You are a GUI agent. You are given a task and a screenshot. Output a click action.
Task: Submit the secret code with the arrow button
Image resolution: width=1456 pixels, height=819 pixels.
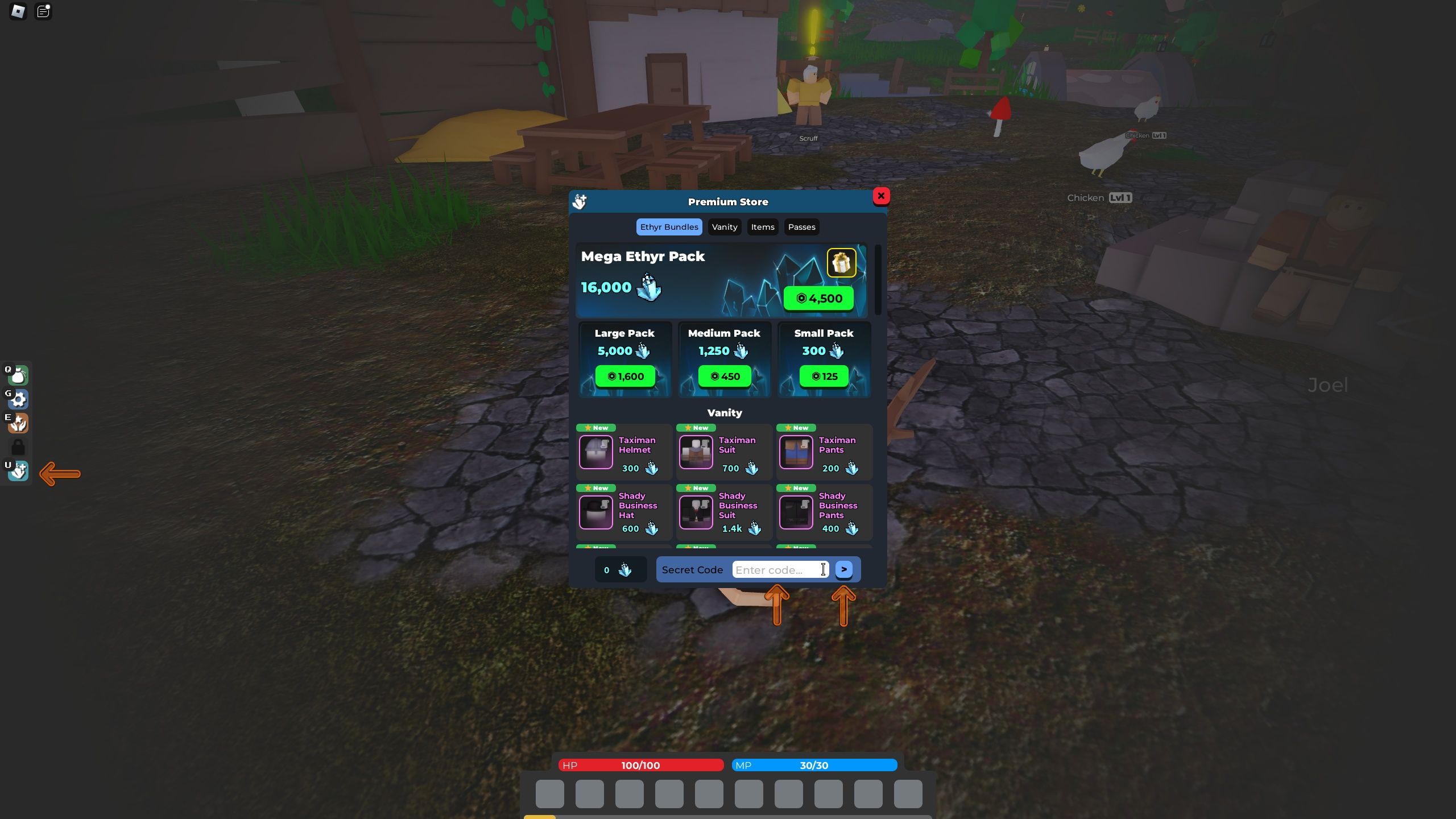(845, 569)
